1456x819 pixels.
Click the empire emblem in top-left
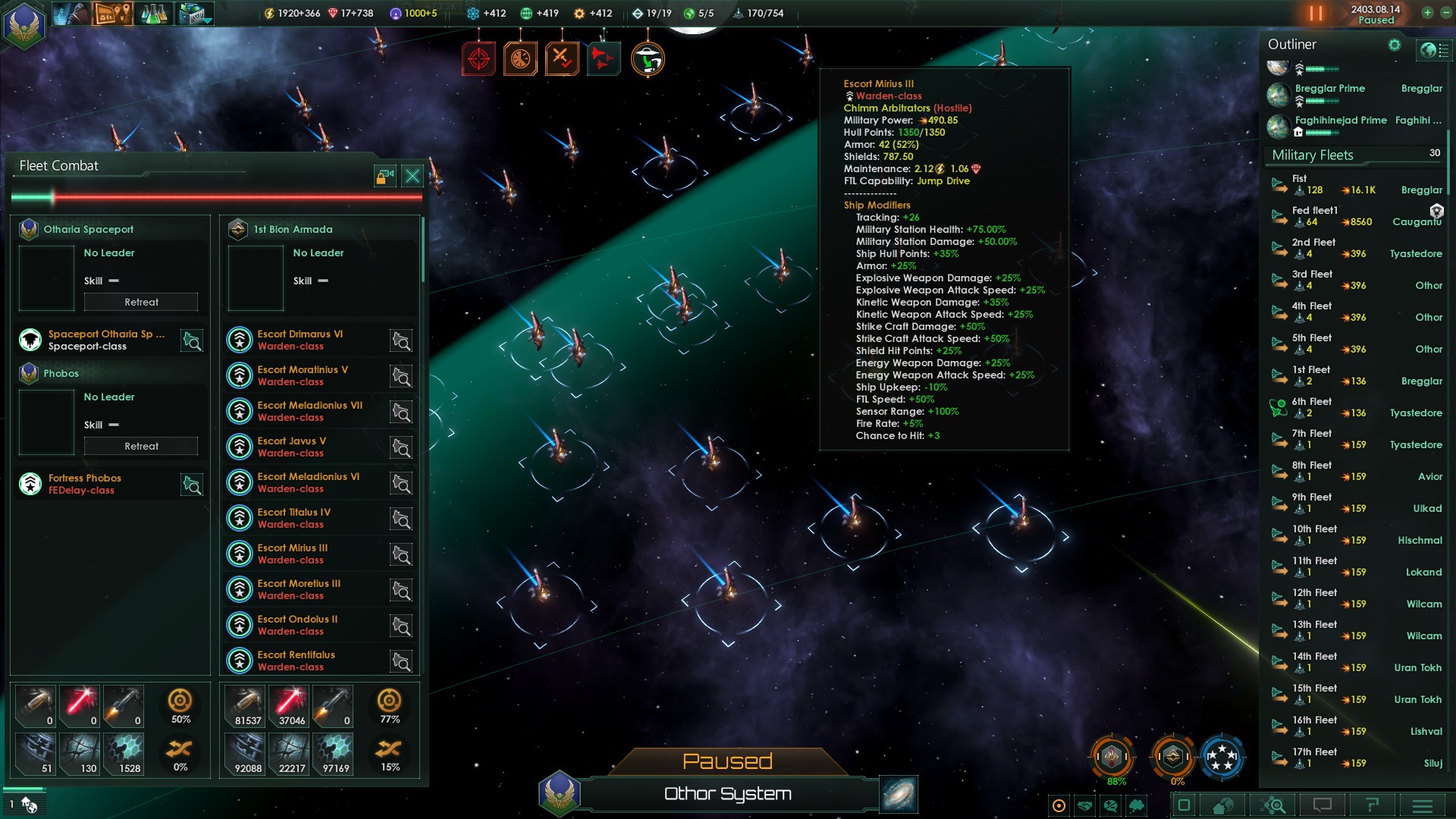[24, 24]
